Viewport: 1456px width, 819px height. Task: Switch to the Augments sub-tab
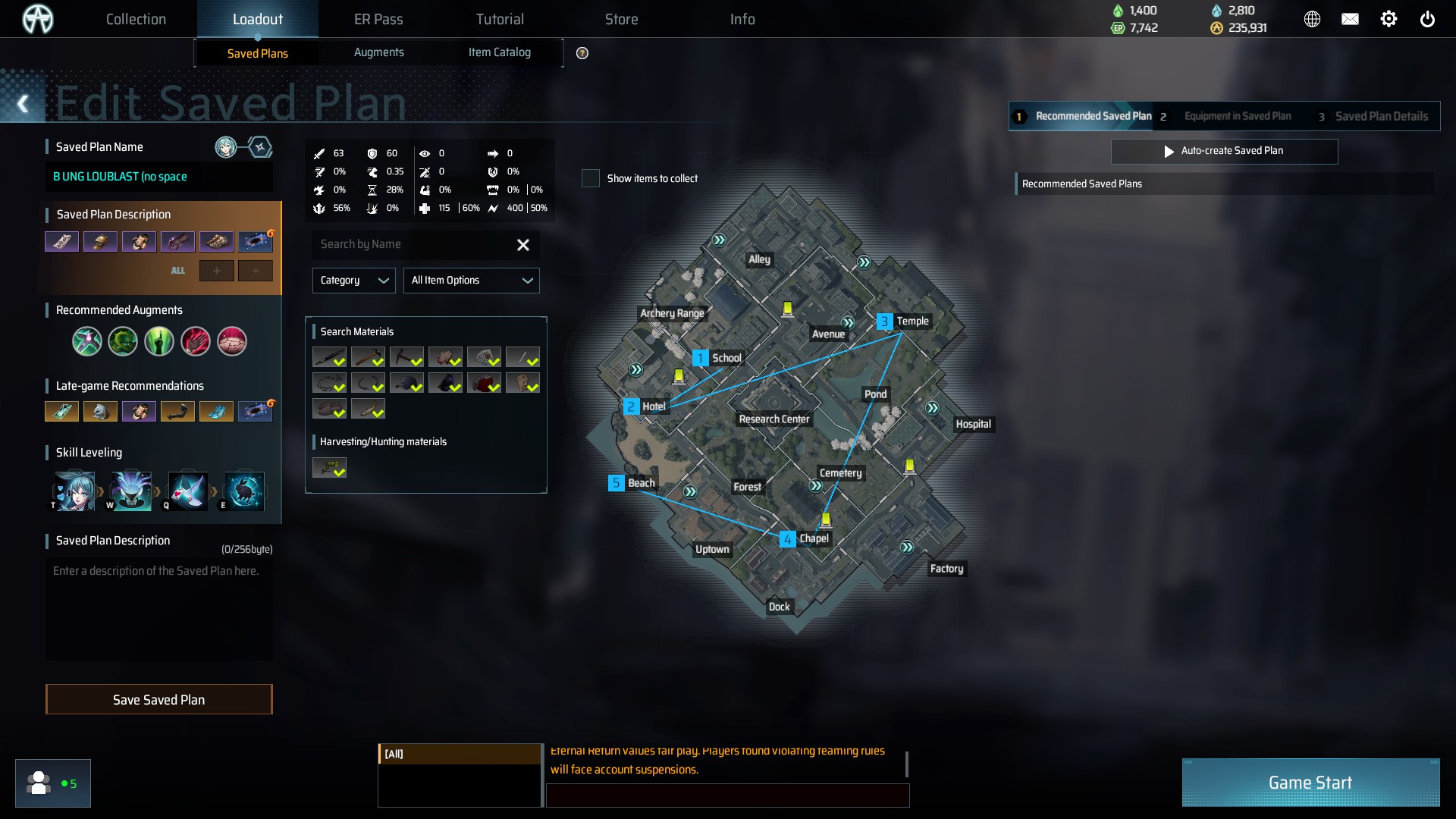(x=378, y=52)
